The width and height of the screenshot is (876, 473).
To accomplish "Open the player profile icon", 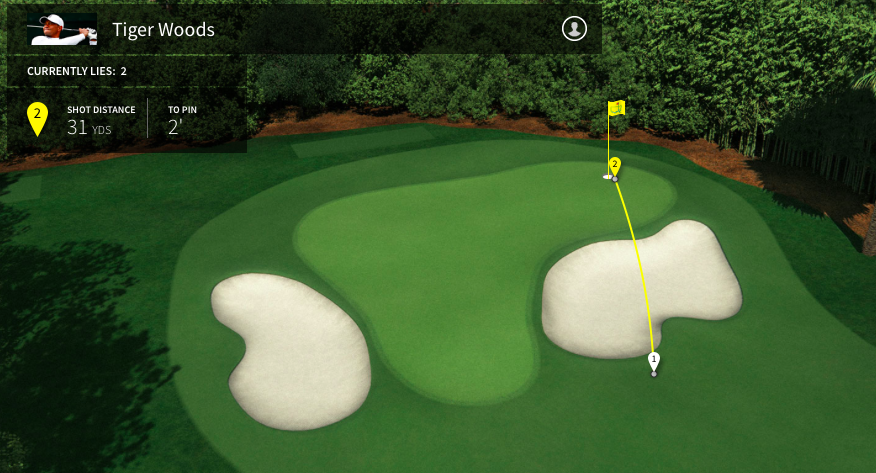I will [574, 29].
